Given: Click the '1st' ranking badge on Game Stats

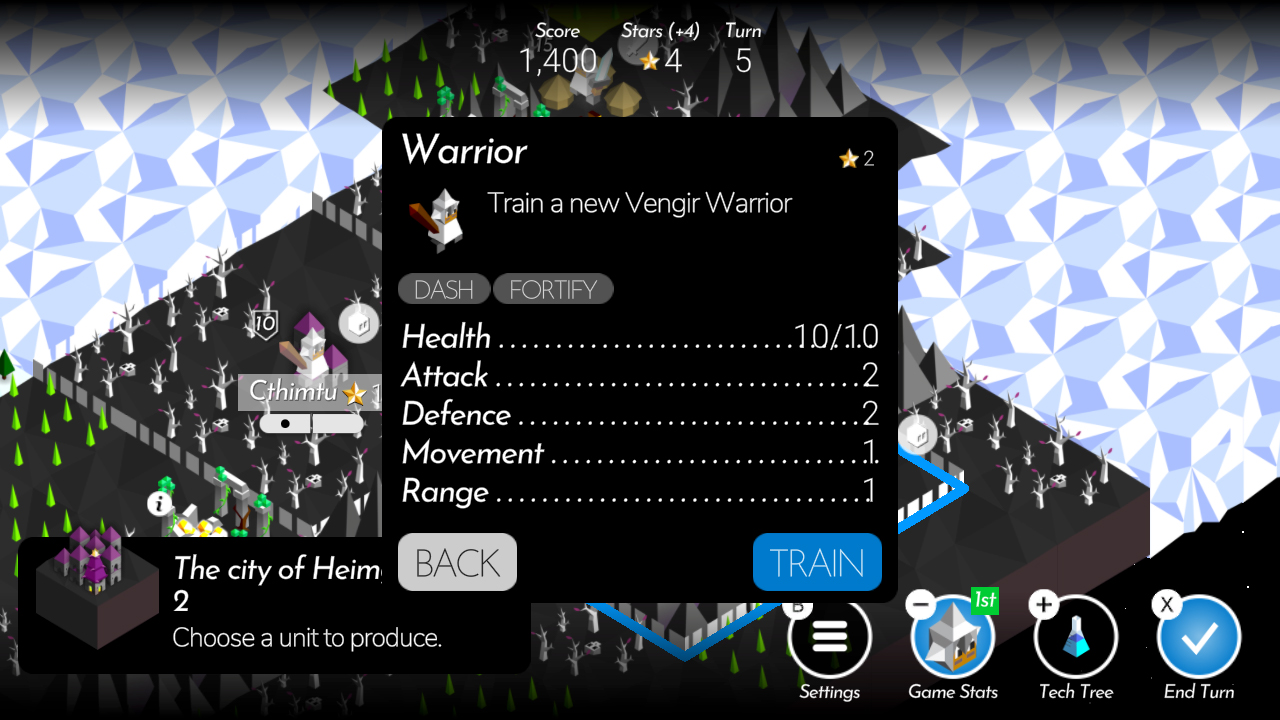Looking at the screenshot, I should [984, 600].
